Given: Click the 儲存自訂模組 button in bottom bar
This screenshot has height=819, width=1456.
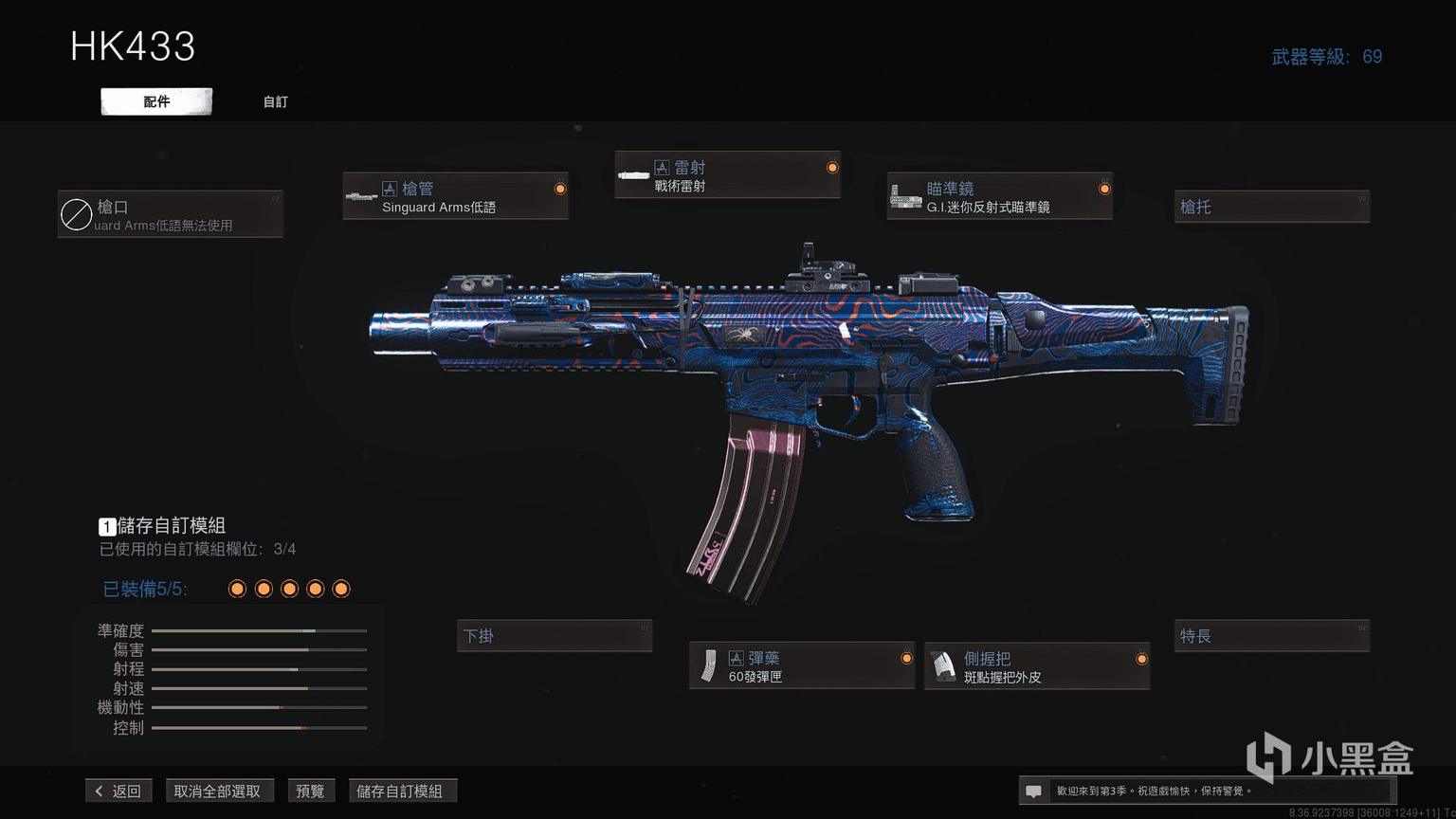Looking at the screenshot, I should [399, 791].
